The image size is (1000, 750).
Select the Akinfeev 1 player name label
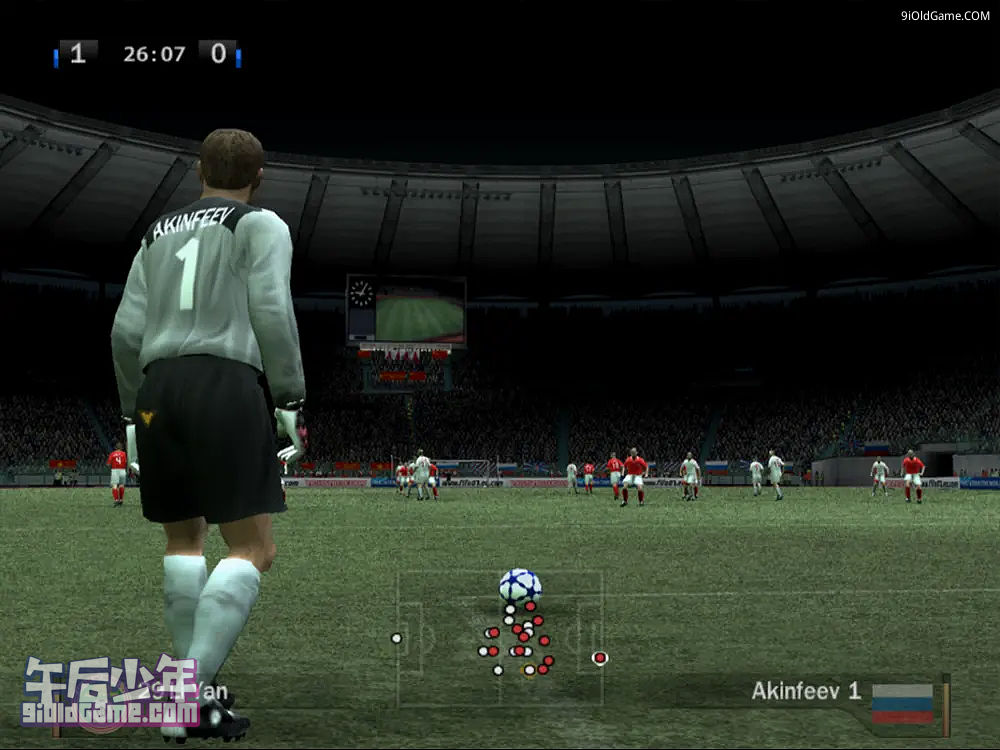(x=805, y=690)
